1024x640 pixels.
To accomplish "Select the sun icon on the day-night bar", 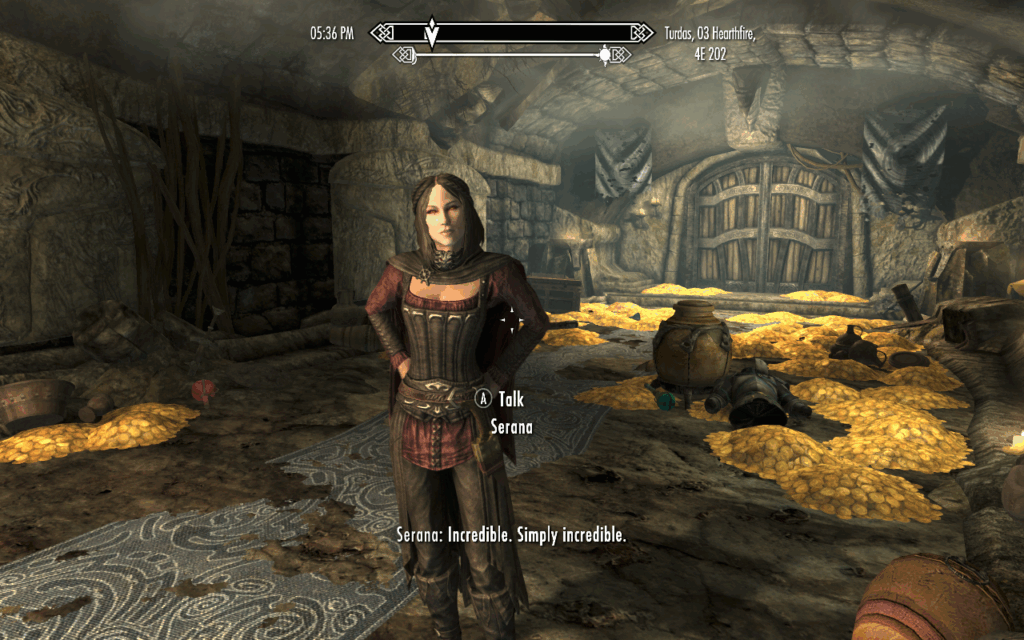I will pyautogui.click(x=604, y=55).
